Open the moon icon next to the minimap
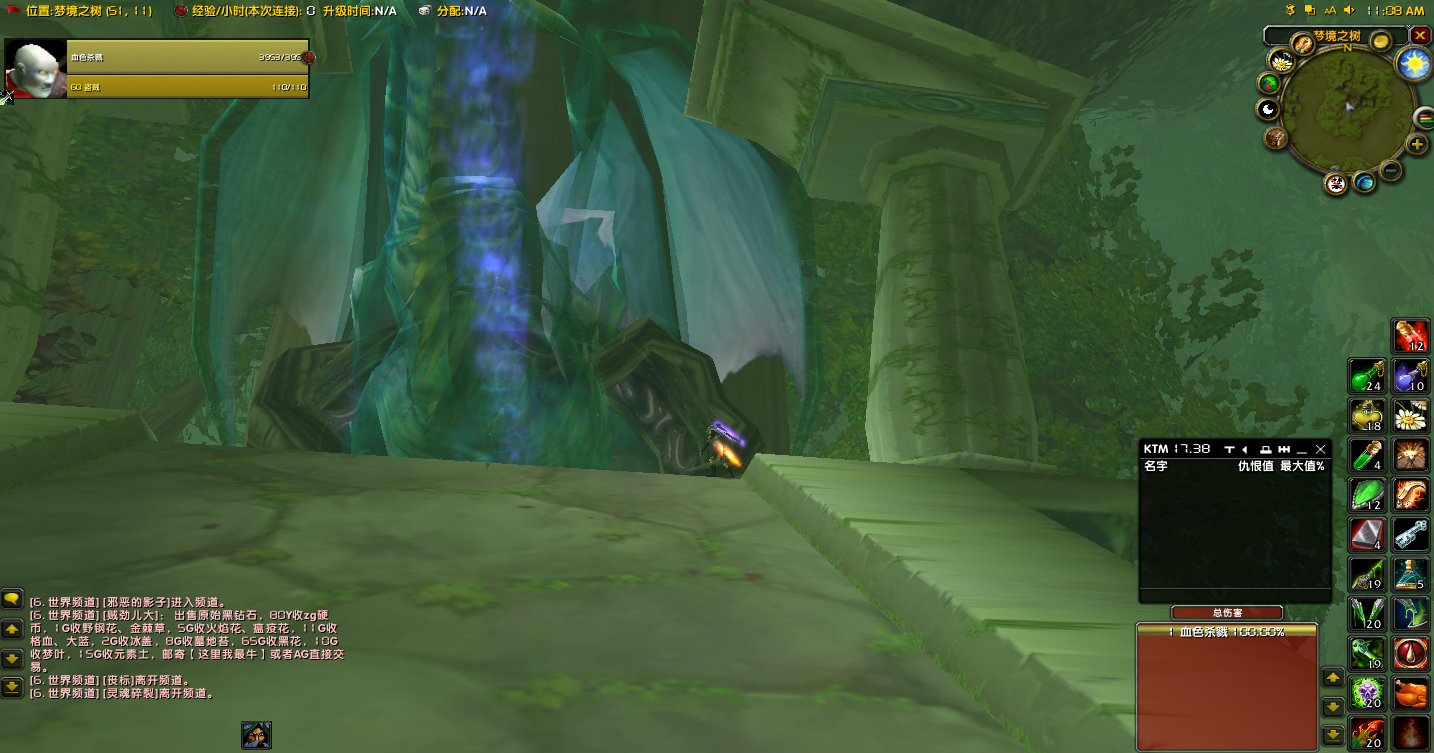 [1268, 109]
